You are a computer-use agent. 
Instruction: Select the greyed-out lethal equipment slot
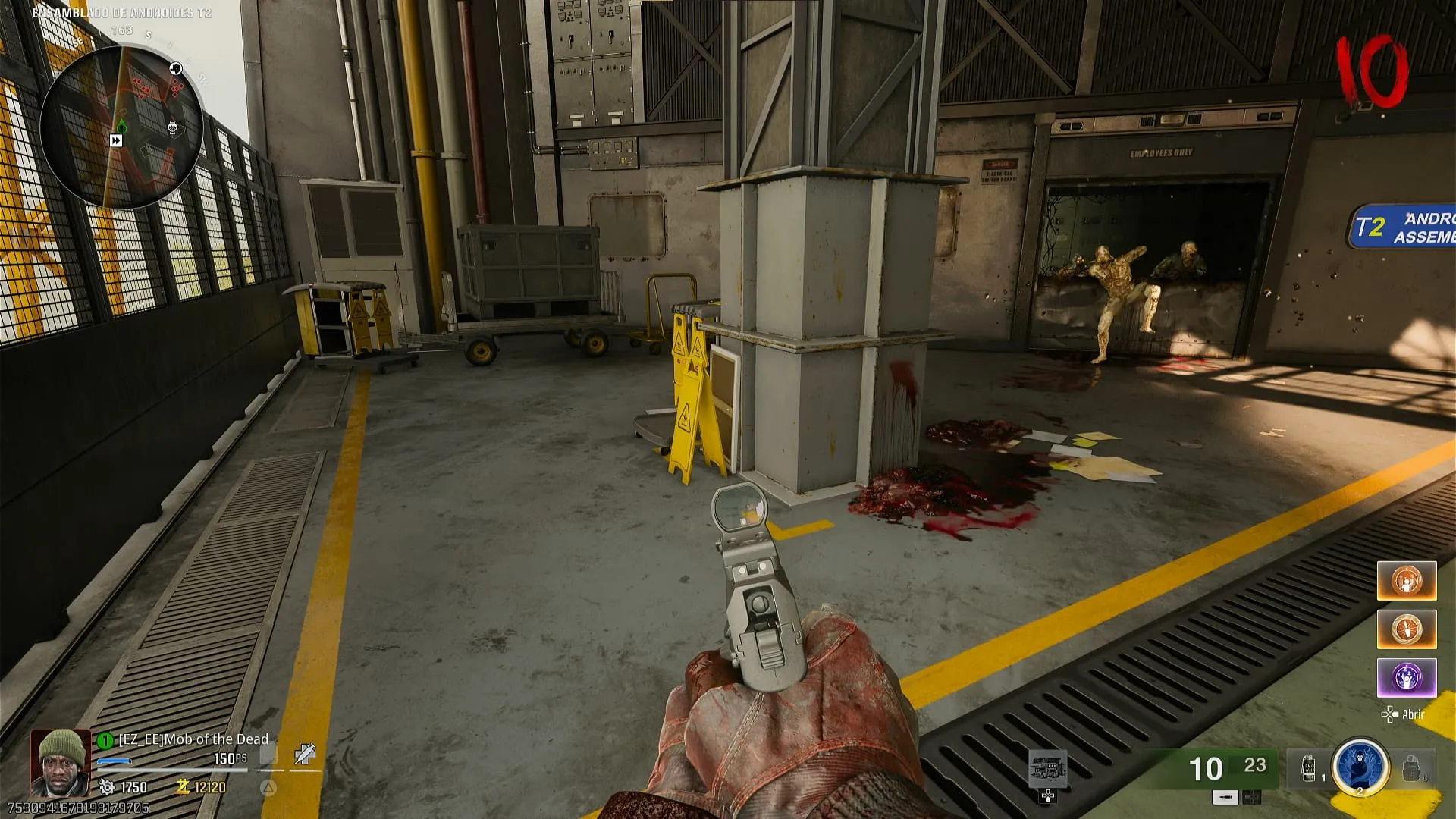click(x=1411, y=768)
